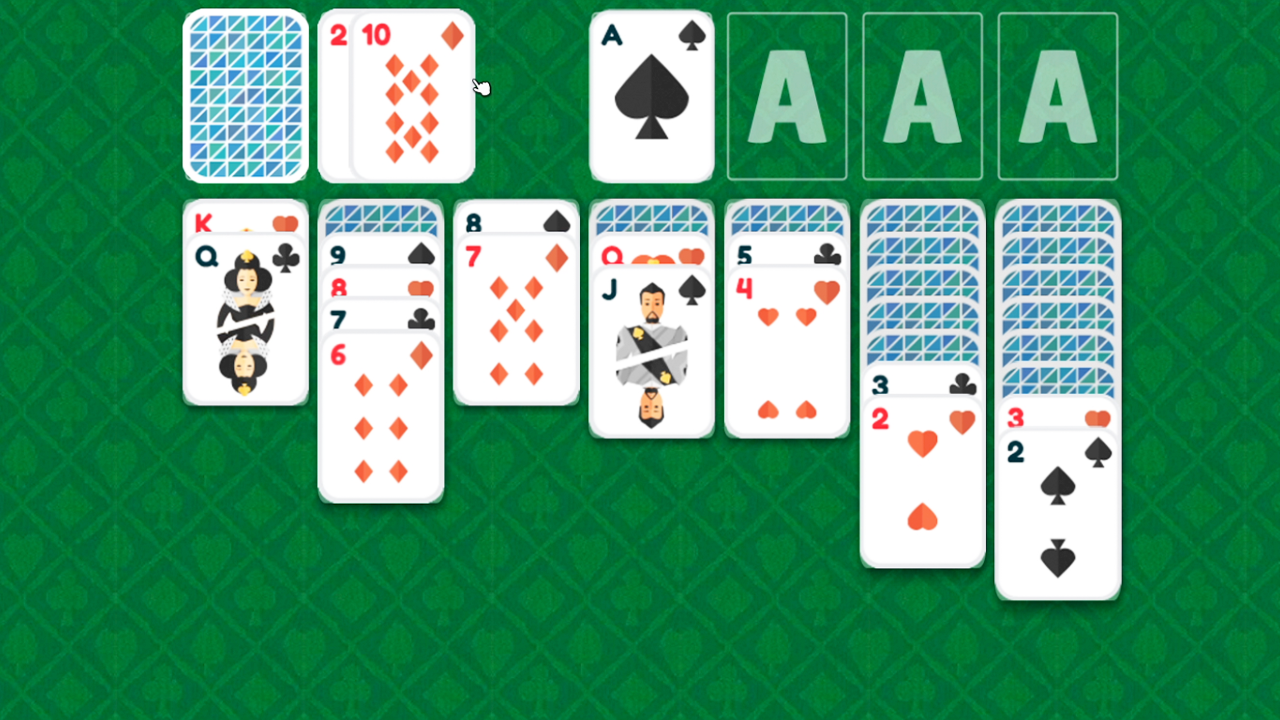Click the Ace of spades foundation pile

tap(651, 95)
